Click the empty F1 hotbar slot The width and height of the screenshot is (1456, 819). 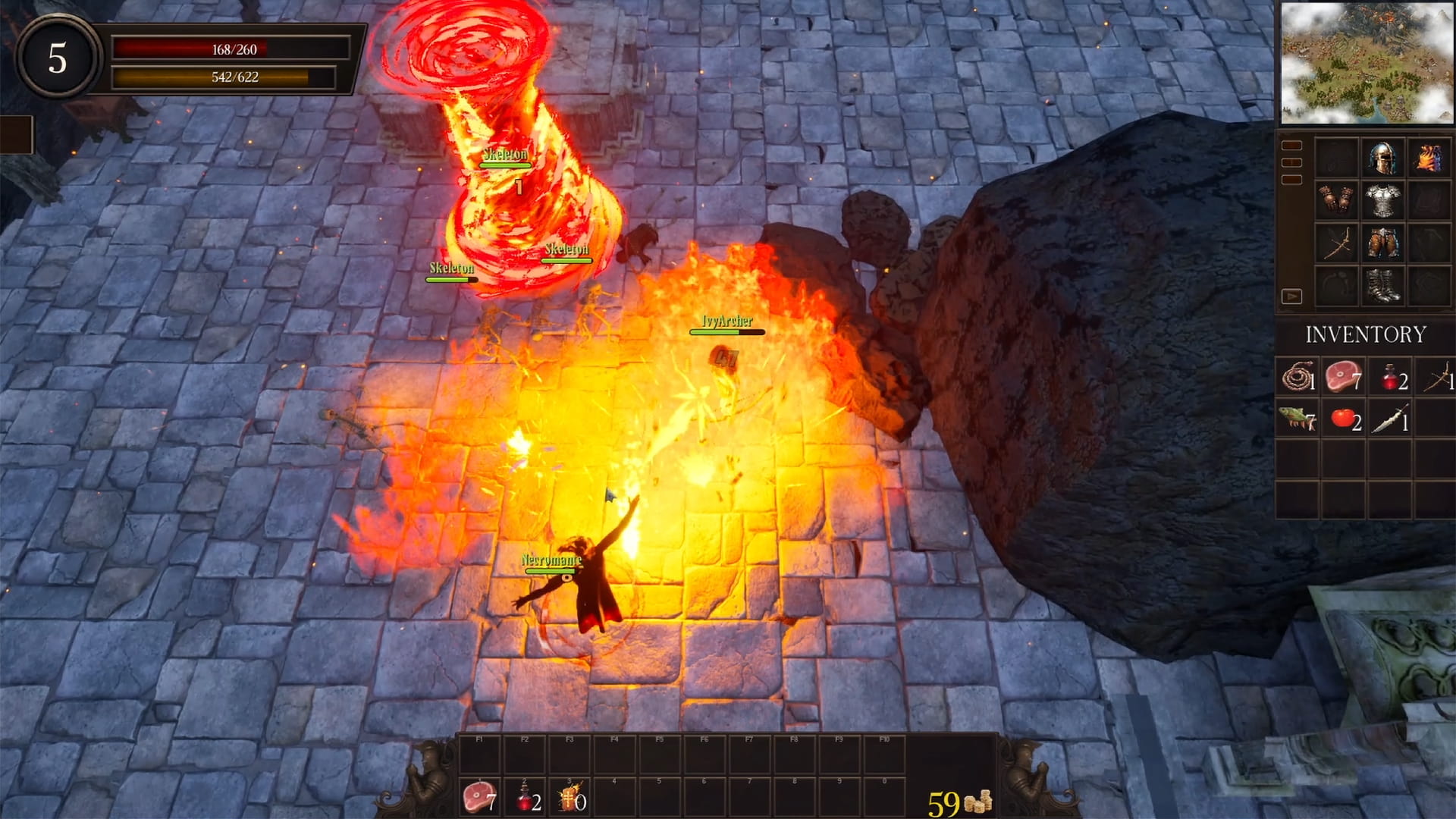click(x=479, y=755)
